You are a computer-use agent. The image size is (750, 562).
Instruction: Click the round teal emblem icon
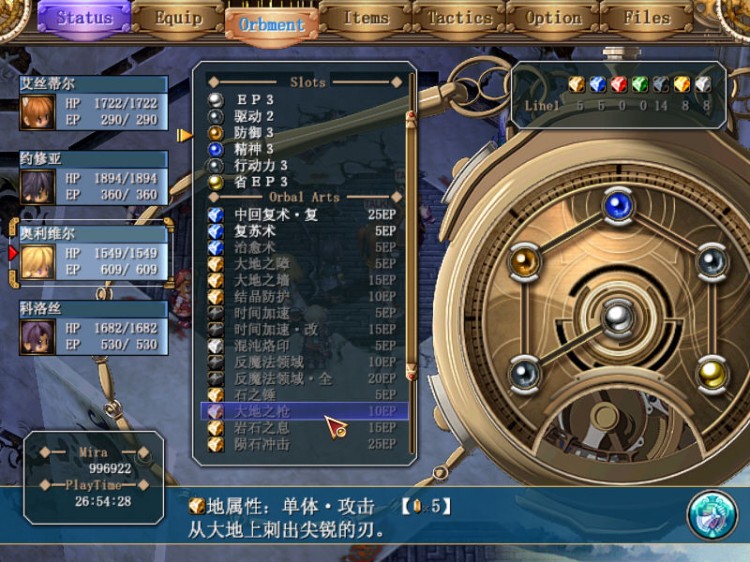pyautogui.click(x=712, y=514)
